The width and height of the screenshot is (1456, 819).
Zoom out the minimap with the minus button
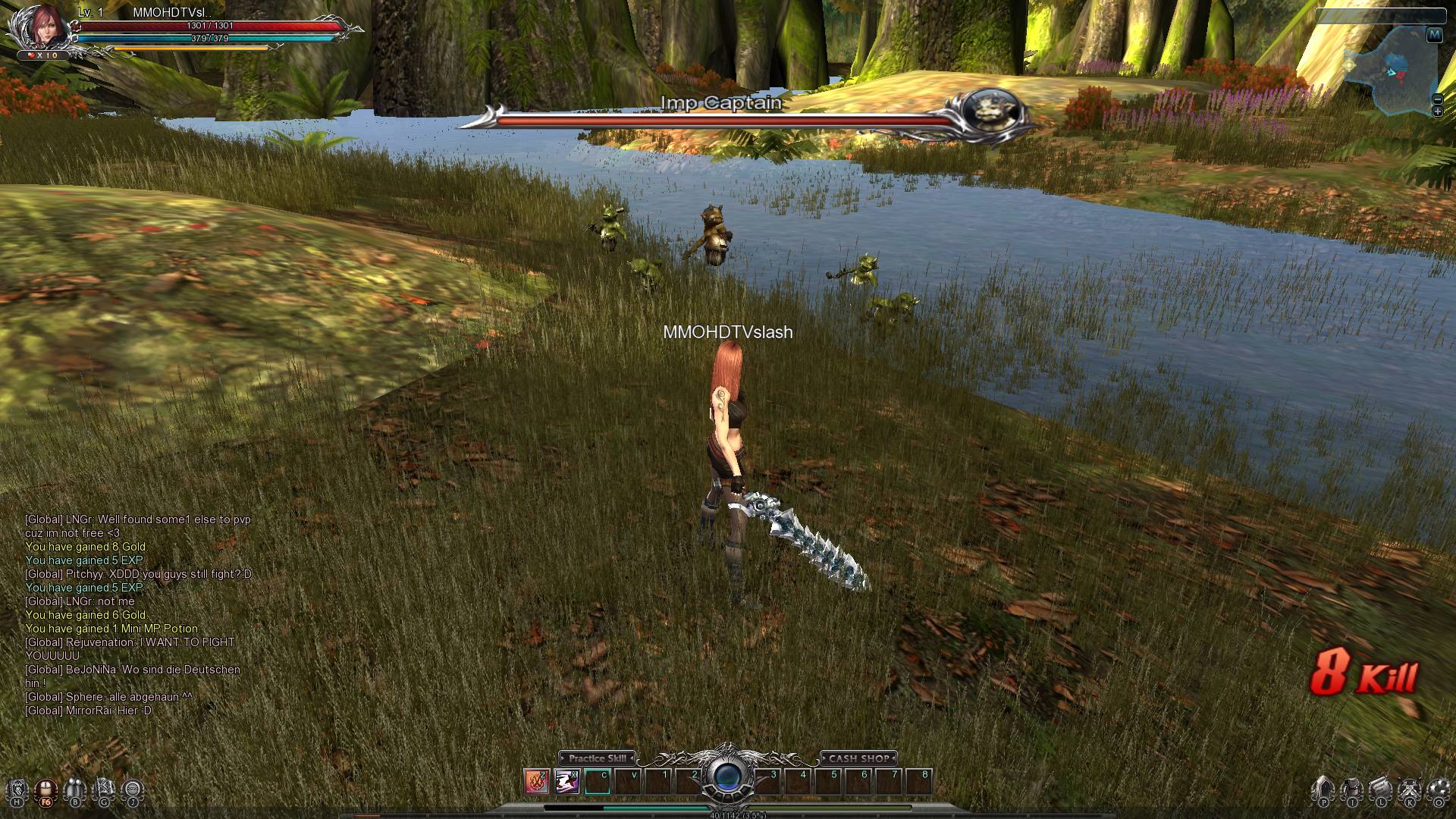click(x=1437, y=99)
